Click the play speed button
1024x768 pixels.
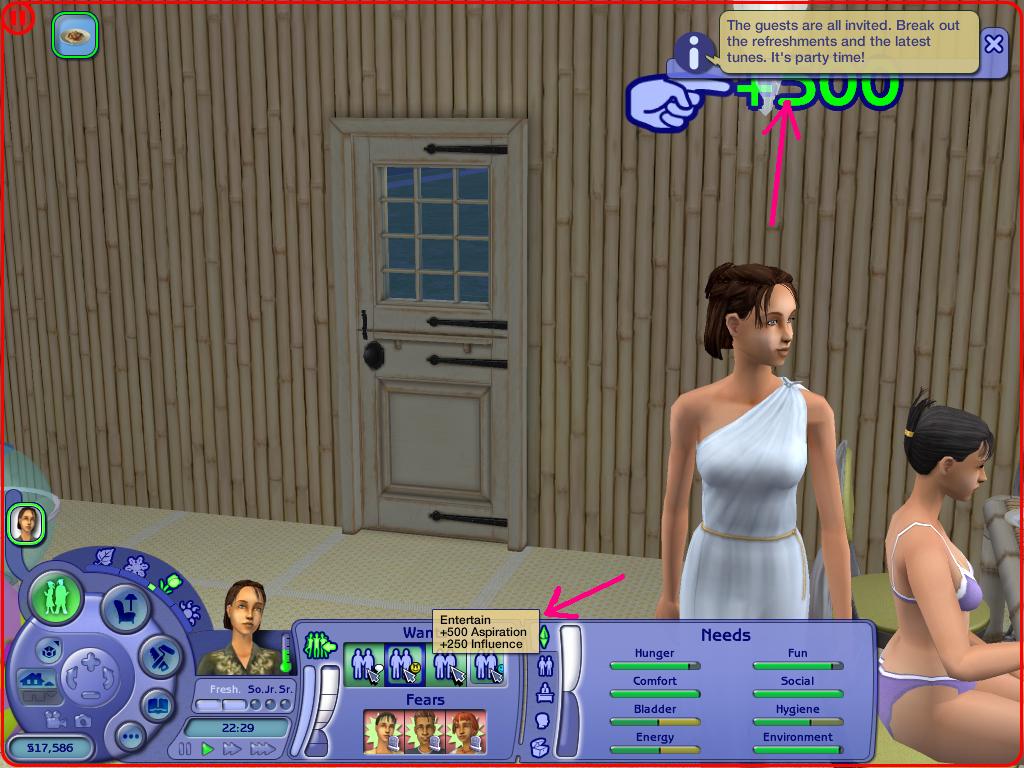[208, 748]
